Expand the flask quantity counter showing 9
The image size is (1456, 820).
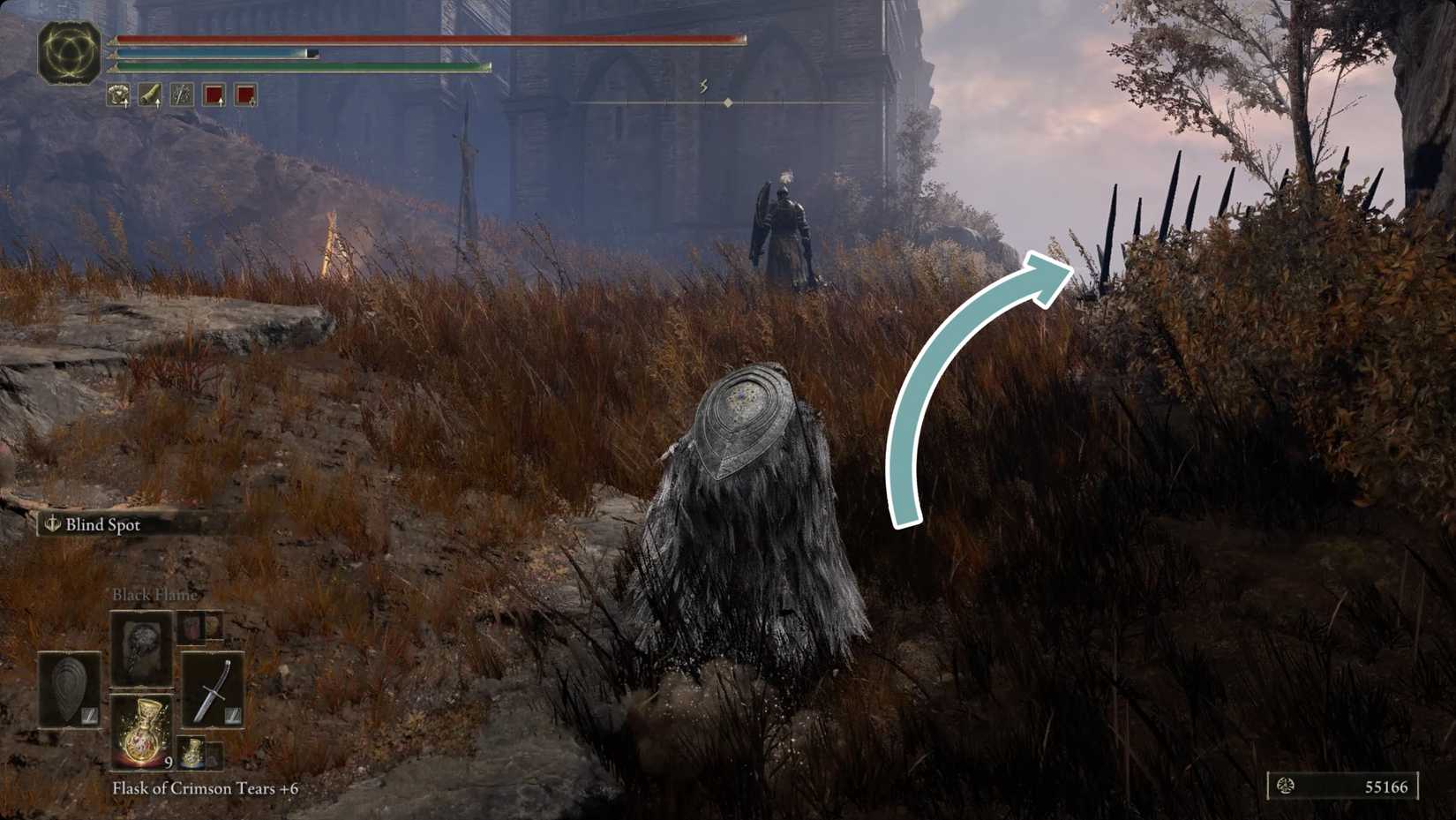click(168, 763)
